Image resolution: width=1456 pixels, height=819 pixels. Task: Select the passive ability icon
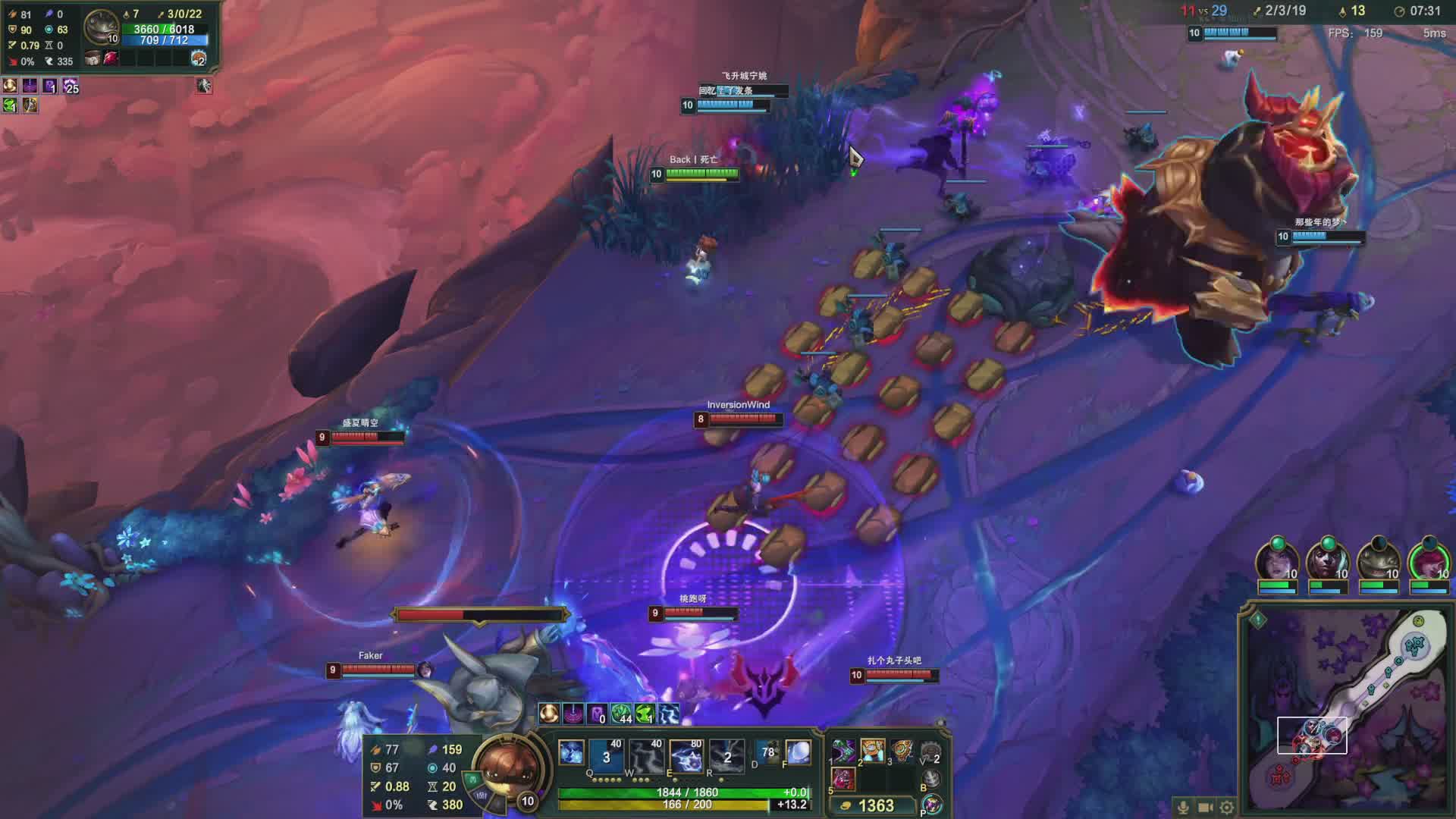[571, 752]
